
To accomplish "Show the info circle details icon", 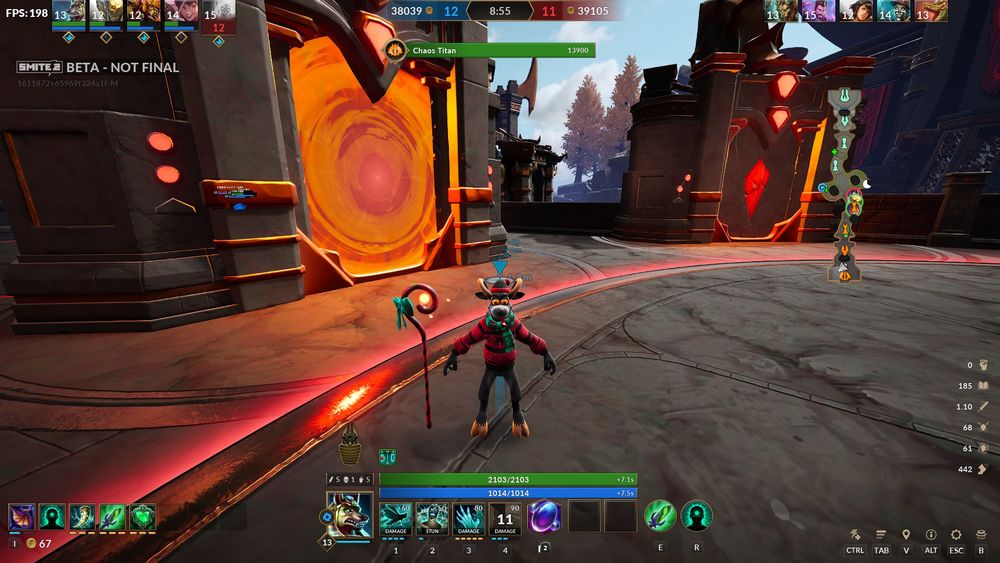I will click(x=931, y=535).
